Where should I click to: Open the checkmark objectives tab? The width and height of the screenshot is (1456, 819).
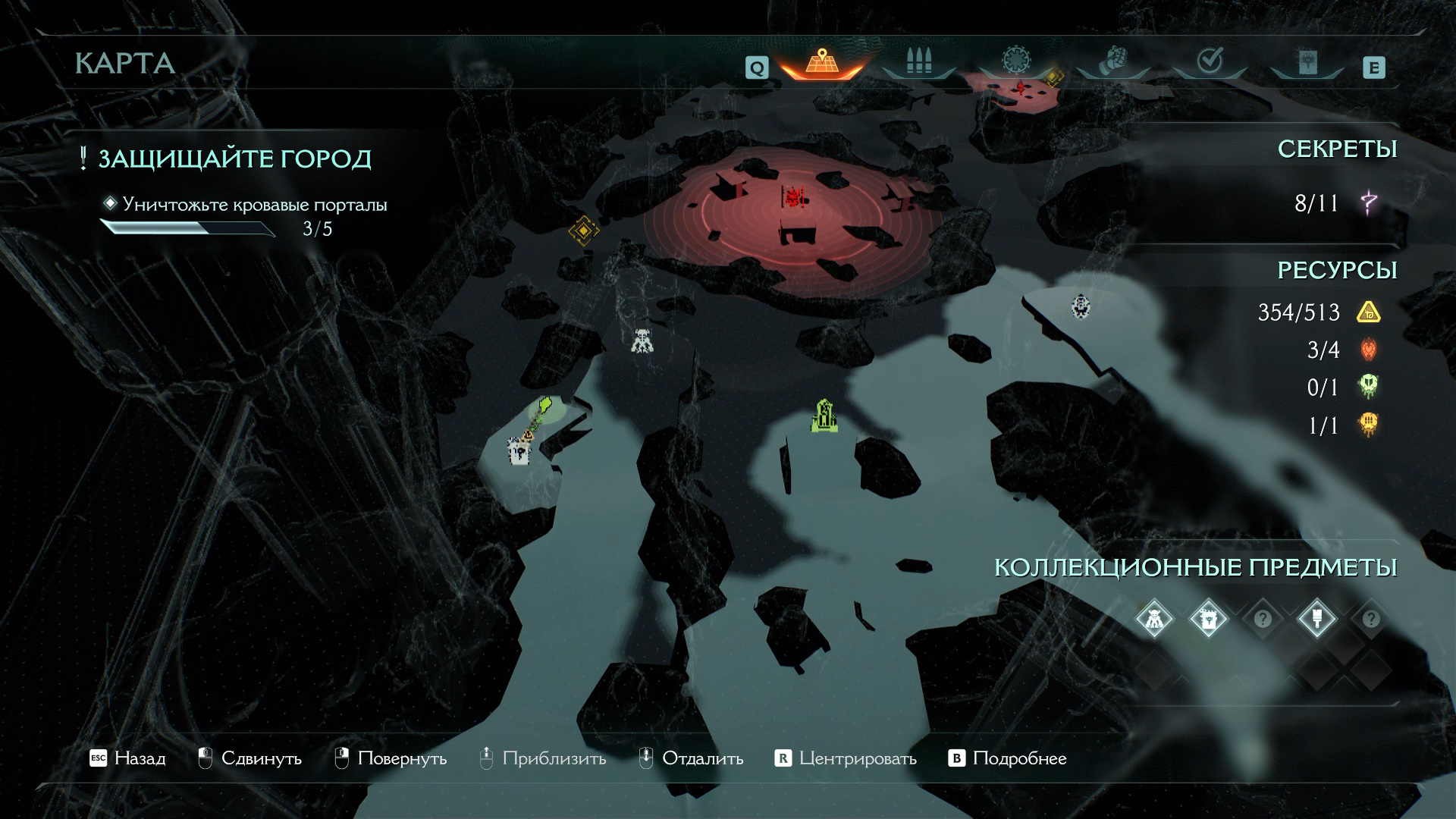pos(1210,61)
